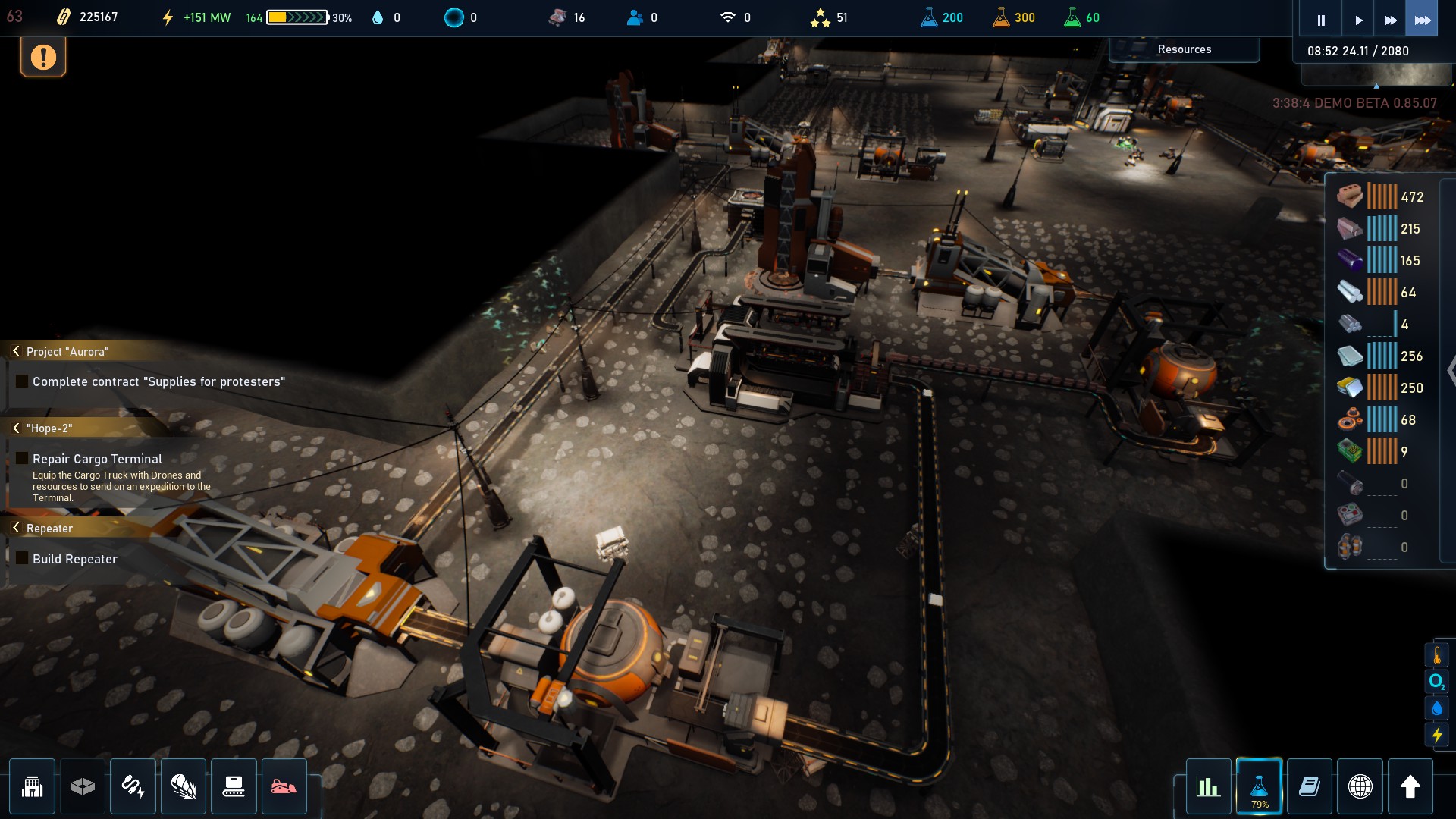
Task: Open the globe world map
Action: point(1360,786)
